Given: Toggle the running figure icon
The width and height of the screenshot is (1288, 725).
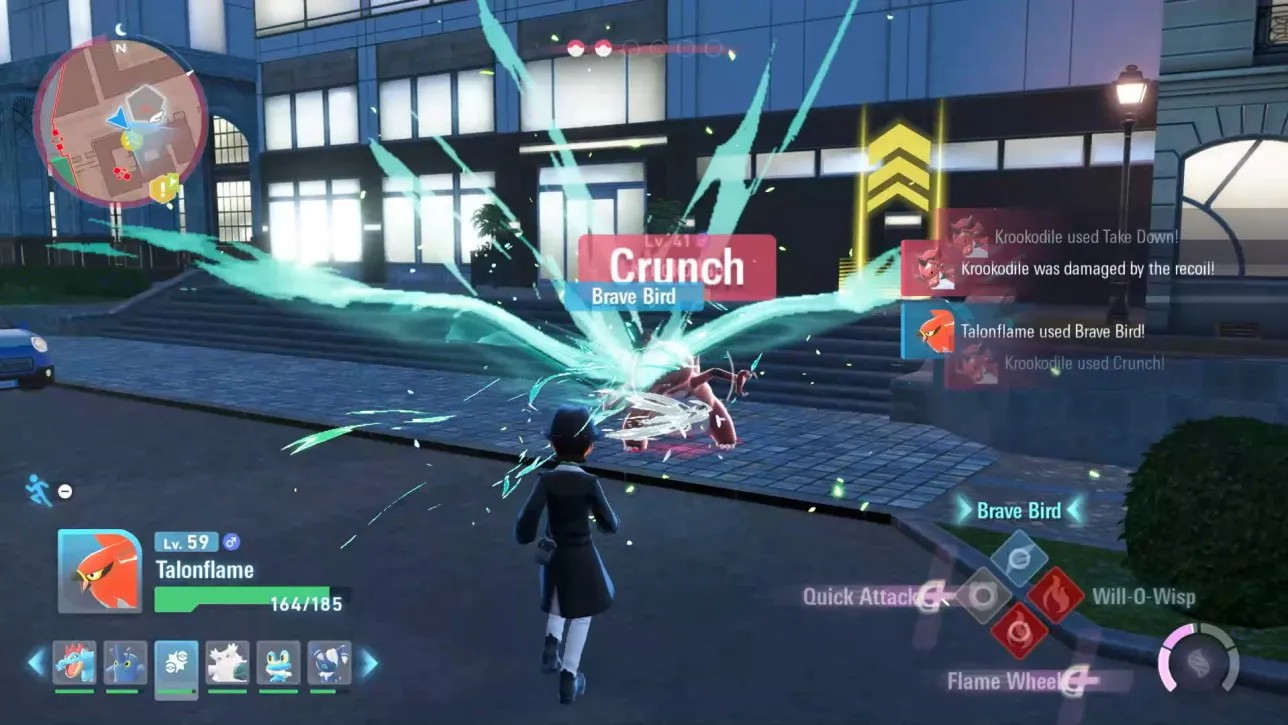Looking at the screenshot, I should [x=38, y=489].
